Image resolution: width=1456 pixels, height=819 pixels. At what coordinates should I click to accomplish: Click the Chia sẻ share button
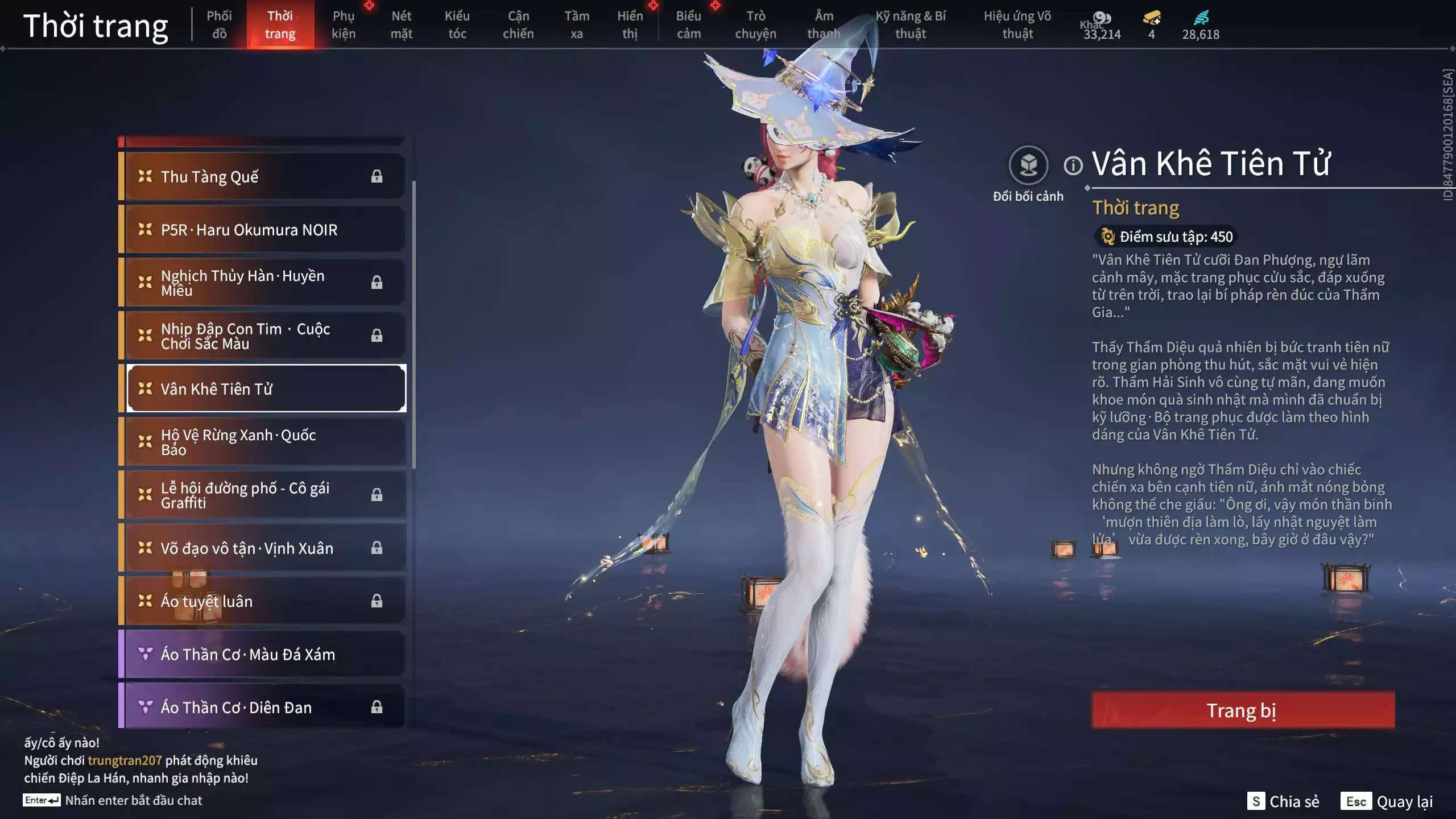click(1283, 801)
